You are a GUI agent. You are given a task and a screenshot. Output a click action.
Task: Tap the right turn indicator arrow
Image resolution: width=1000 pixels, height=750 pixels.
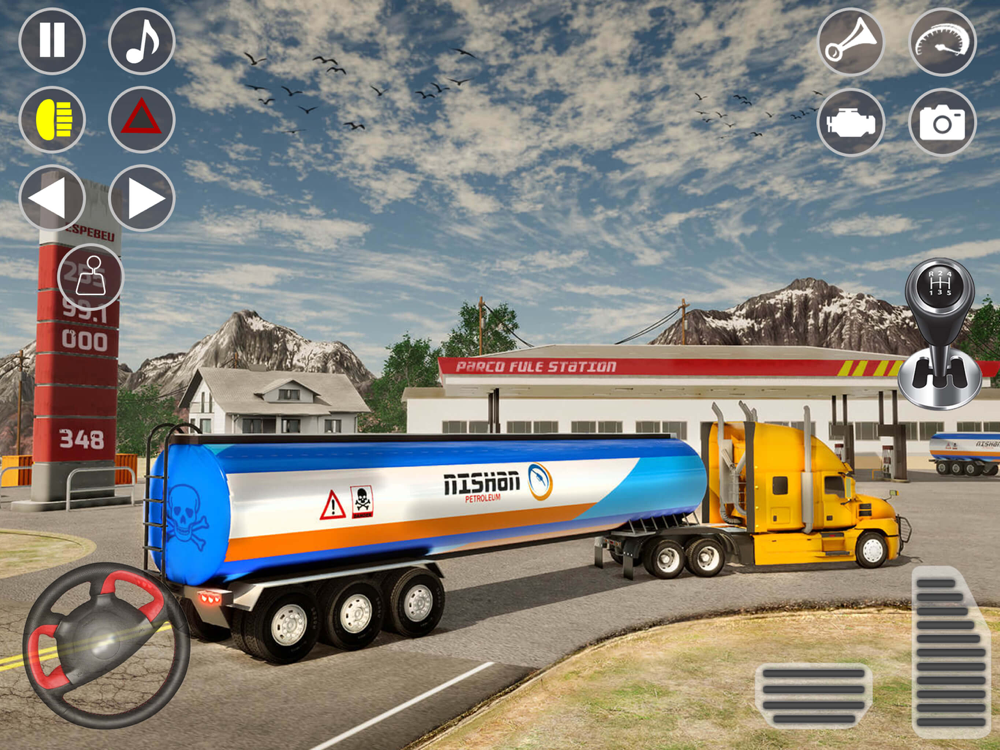(142, 198)
